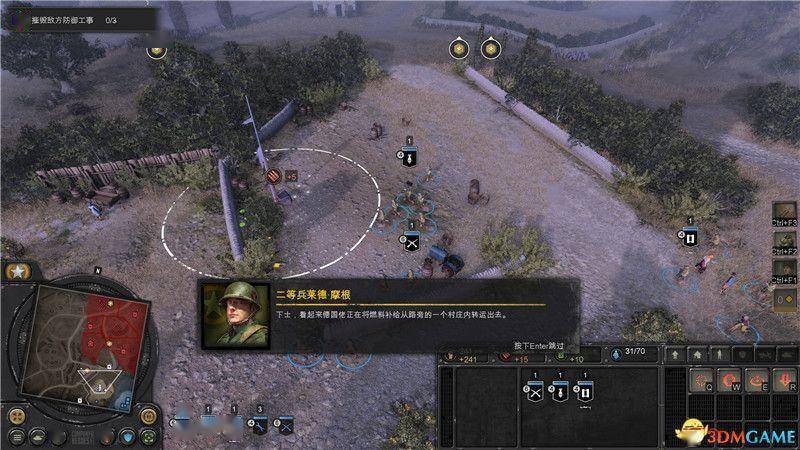Pick the crossed-rifles squad badge in selection panel
Image resolution: width=800 pixels, height=450 pixels.
[534, 392]
